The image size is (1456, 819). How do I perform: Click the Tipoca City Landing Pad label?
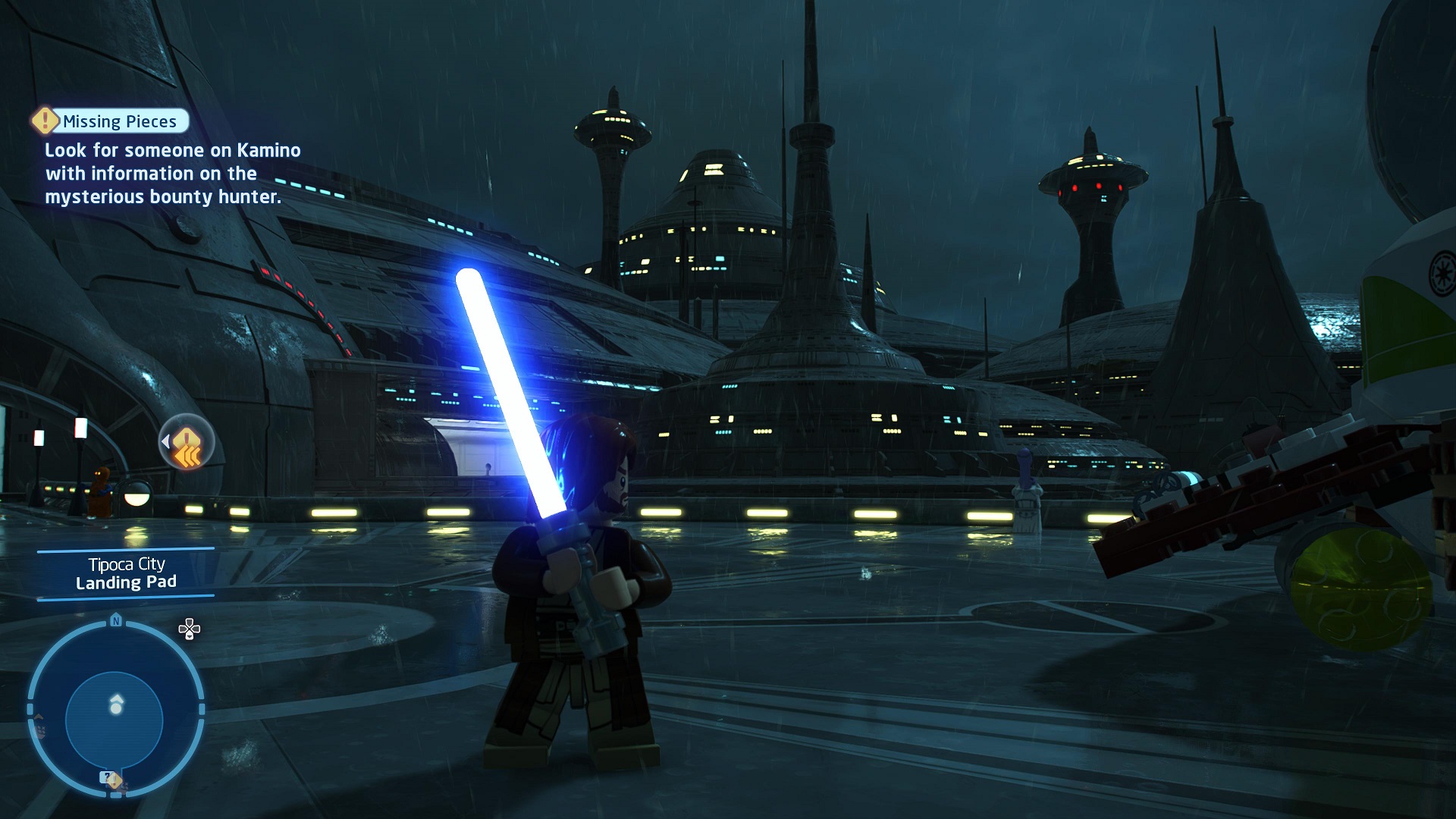(x=126, y=573)
